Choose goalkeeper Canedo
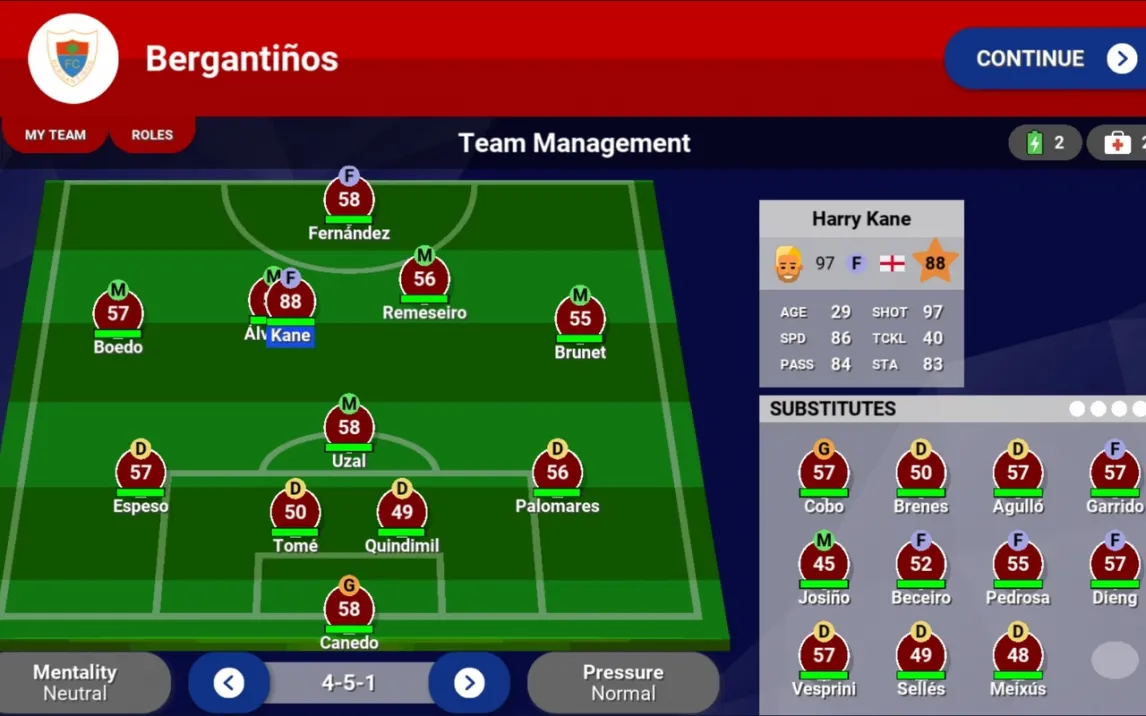This screenshot has height=716, width=1146. click(x=349, y=609)
